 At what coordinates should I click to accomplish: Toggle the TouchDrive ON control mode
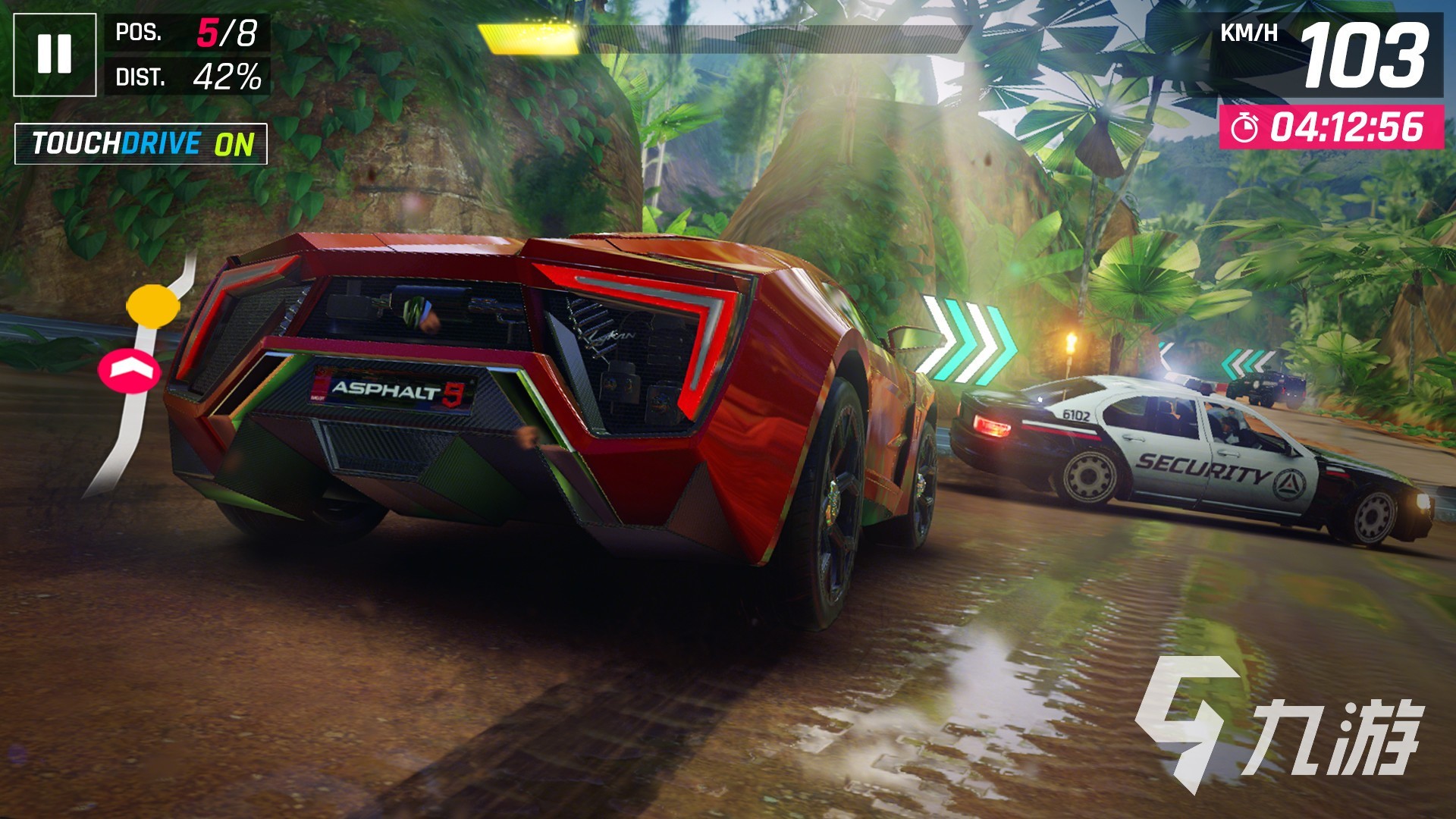[141, 143]
